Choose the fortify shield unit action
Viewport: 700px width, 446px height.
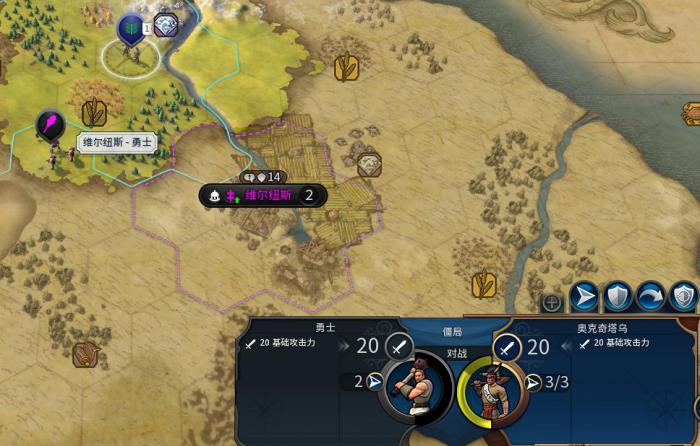619,295
